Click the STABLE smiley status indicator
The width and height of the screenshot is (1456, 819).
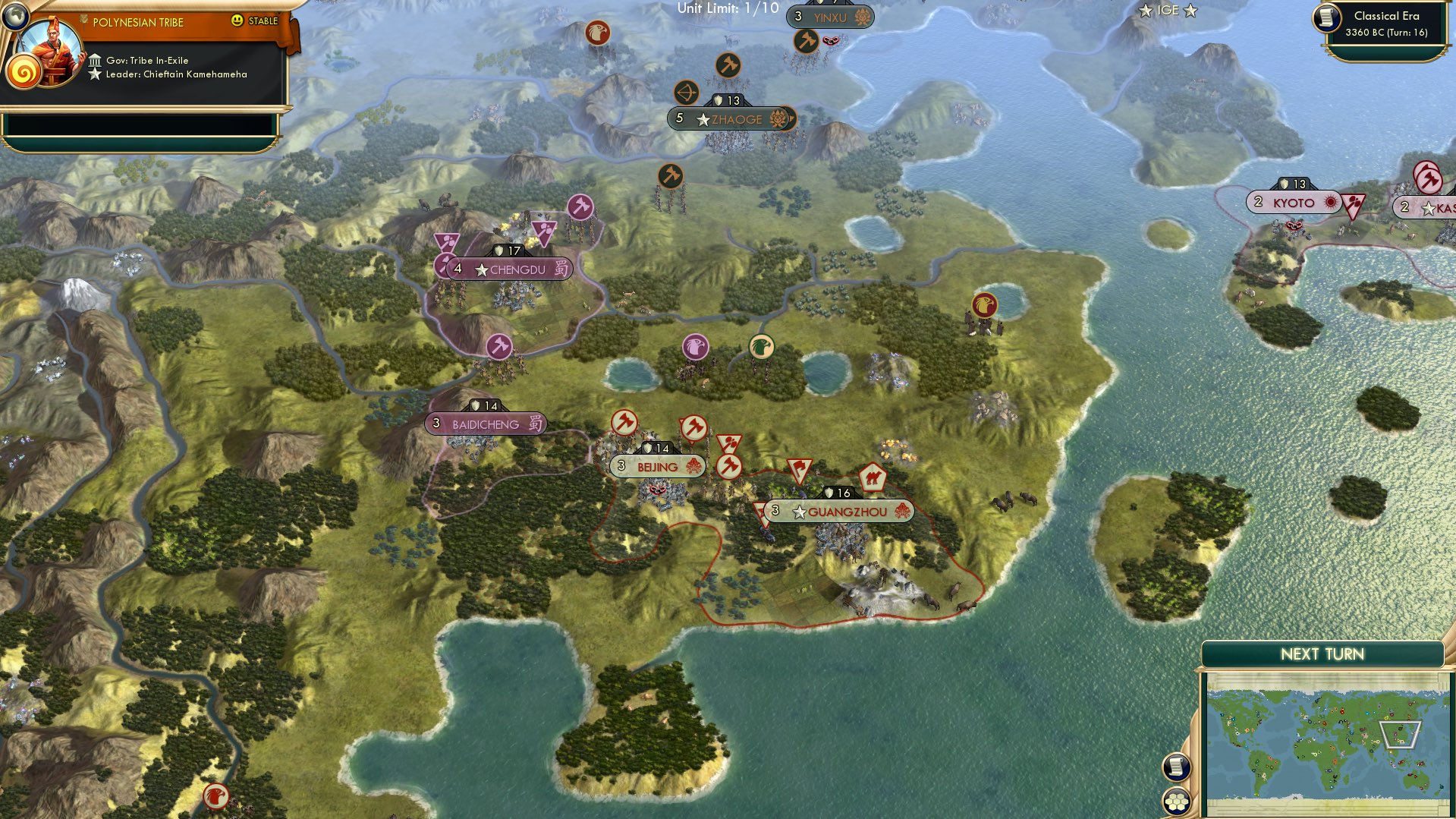pos(238,22)
